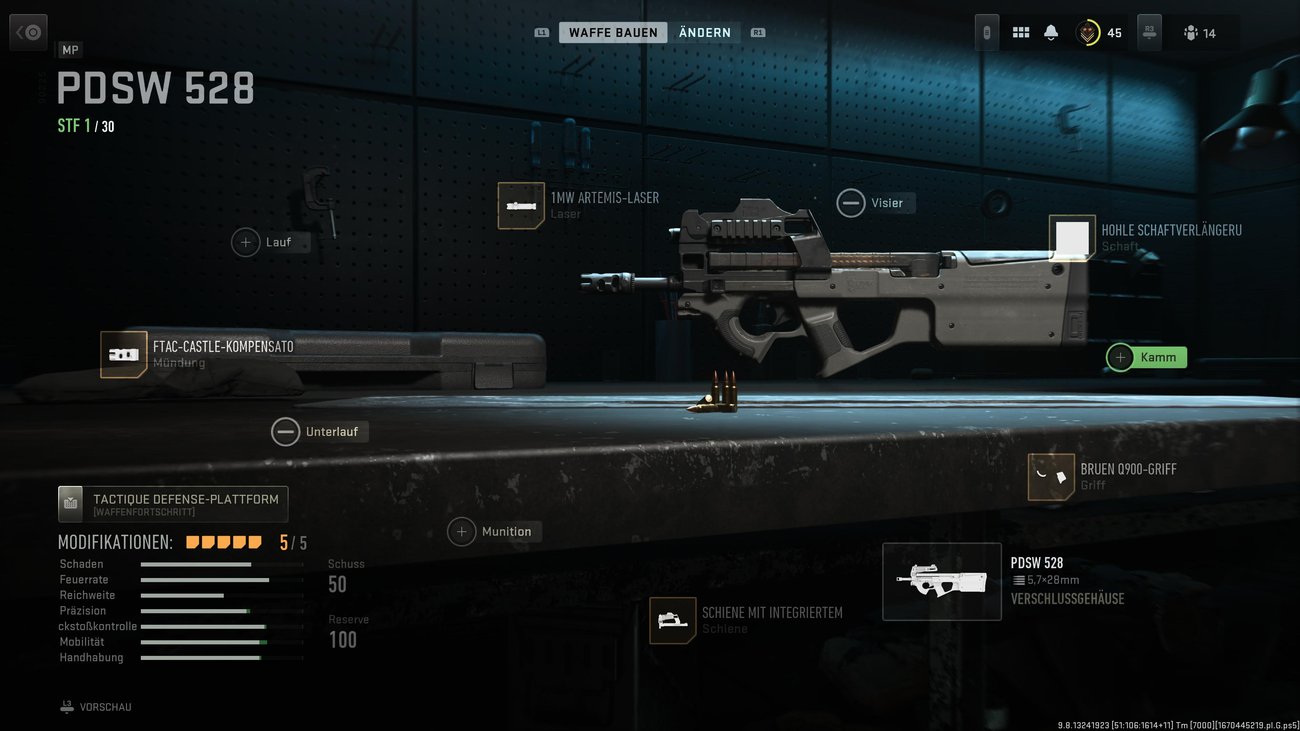The height and width of the screenshot is (731, 1300).
Task: Open the notifications bell
Action: tap(1051, 33)
